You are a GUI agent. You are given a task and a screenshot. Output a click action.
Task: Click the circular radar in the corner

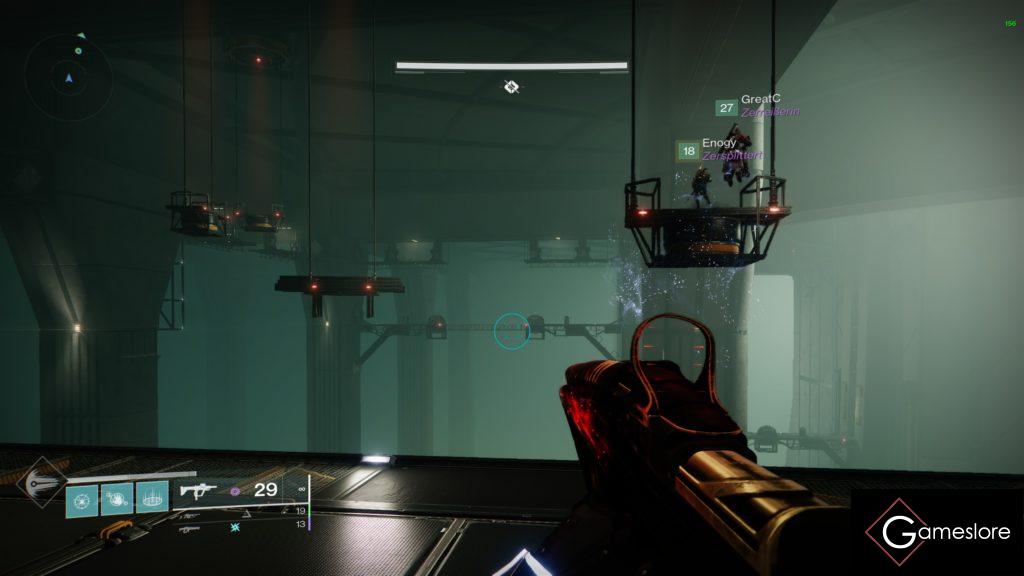(x=69, y=76)
